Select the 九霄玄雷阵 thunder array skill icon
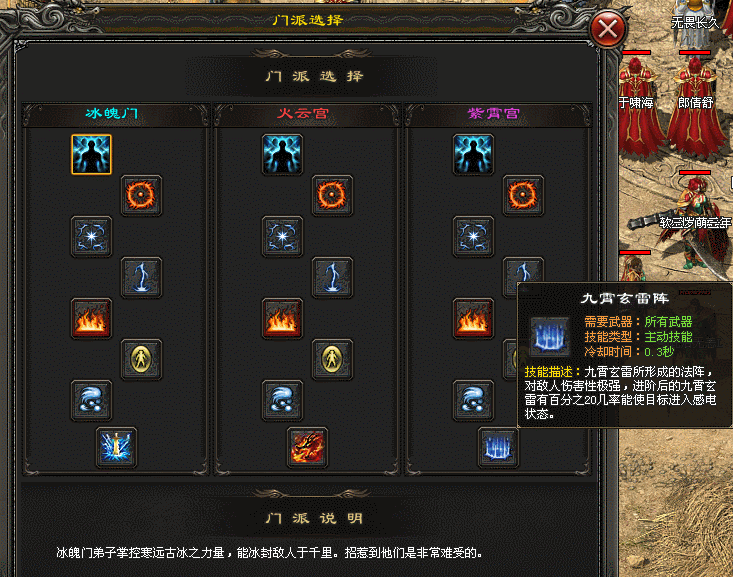The width and height of the screenshot is (733, 577). click(x=498, y=447)
